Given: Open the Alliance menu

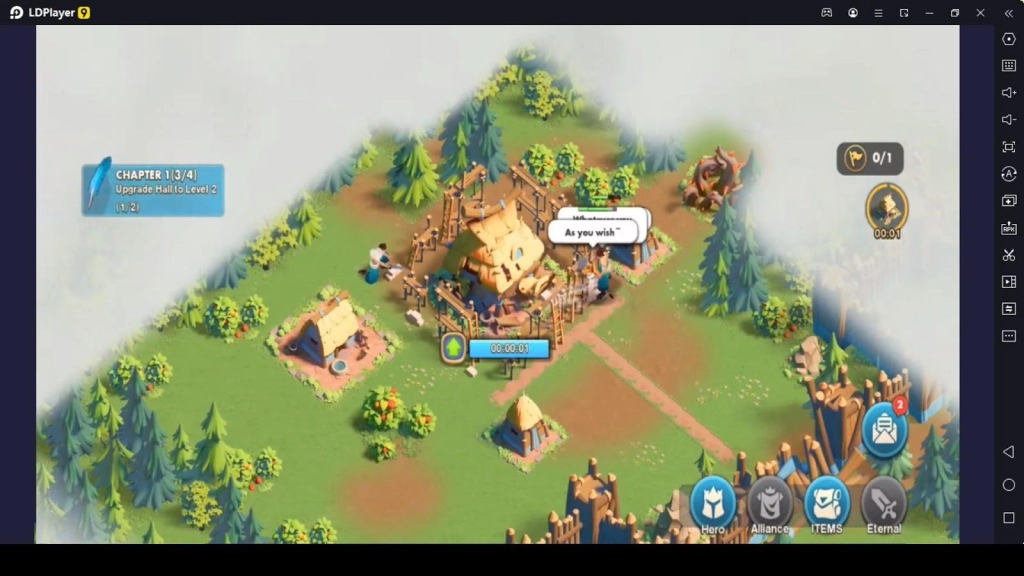Looking at the screenshot, I should coord(770,505).
